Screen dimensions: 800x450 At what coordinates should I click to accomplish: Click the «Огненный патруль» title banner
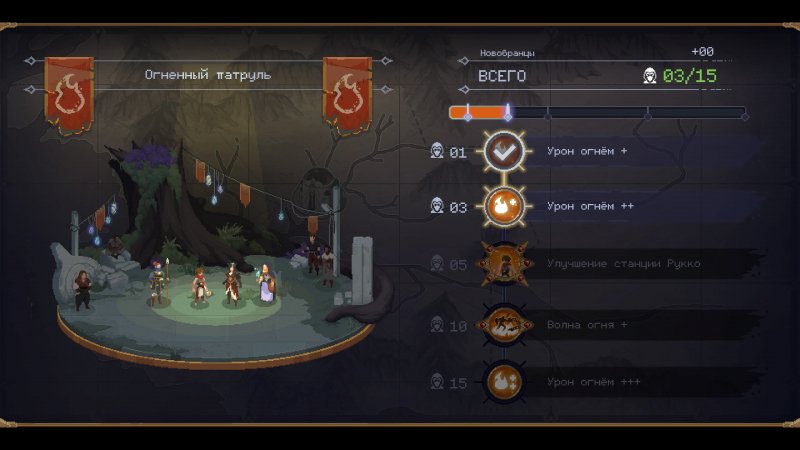(x=208, y=75)
